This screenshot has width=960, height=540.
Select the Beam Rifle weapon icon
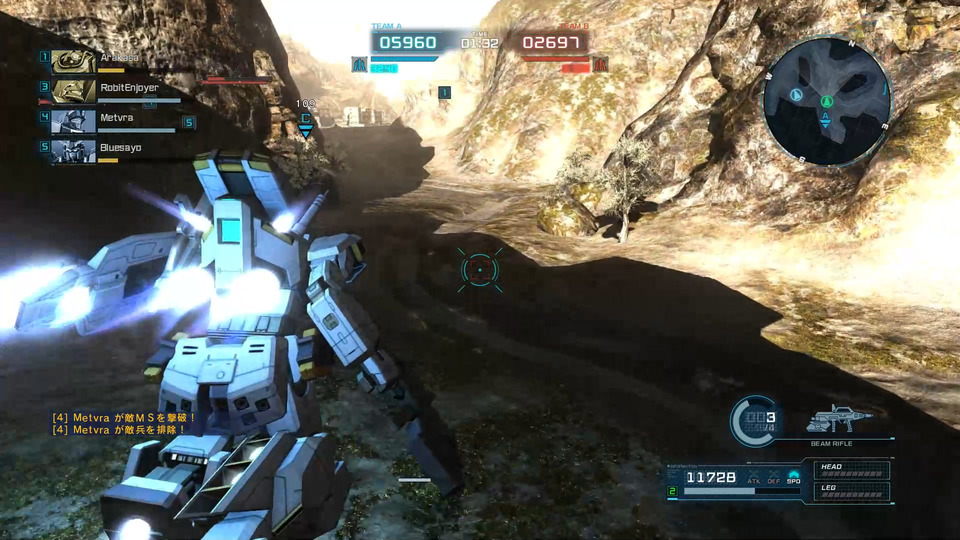838,418
